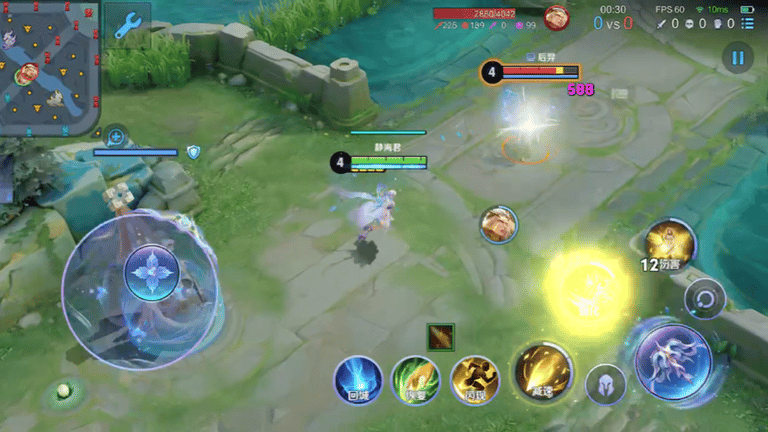Tap the movement joystick center
Viewport: 768px width, 432px height.
tap(152, 274)
